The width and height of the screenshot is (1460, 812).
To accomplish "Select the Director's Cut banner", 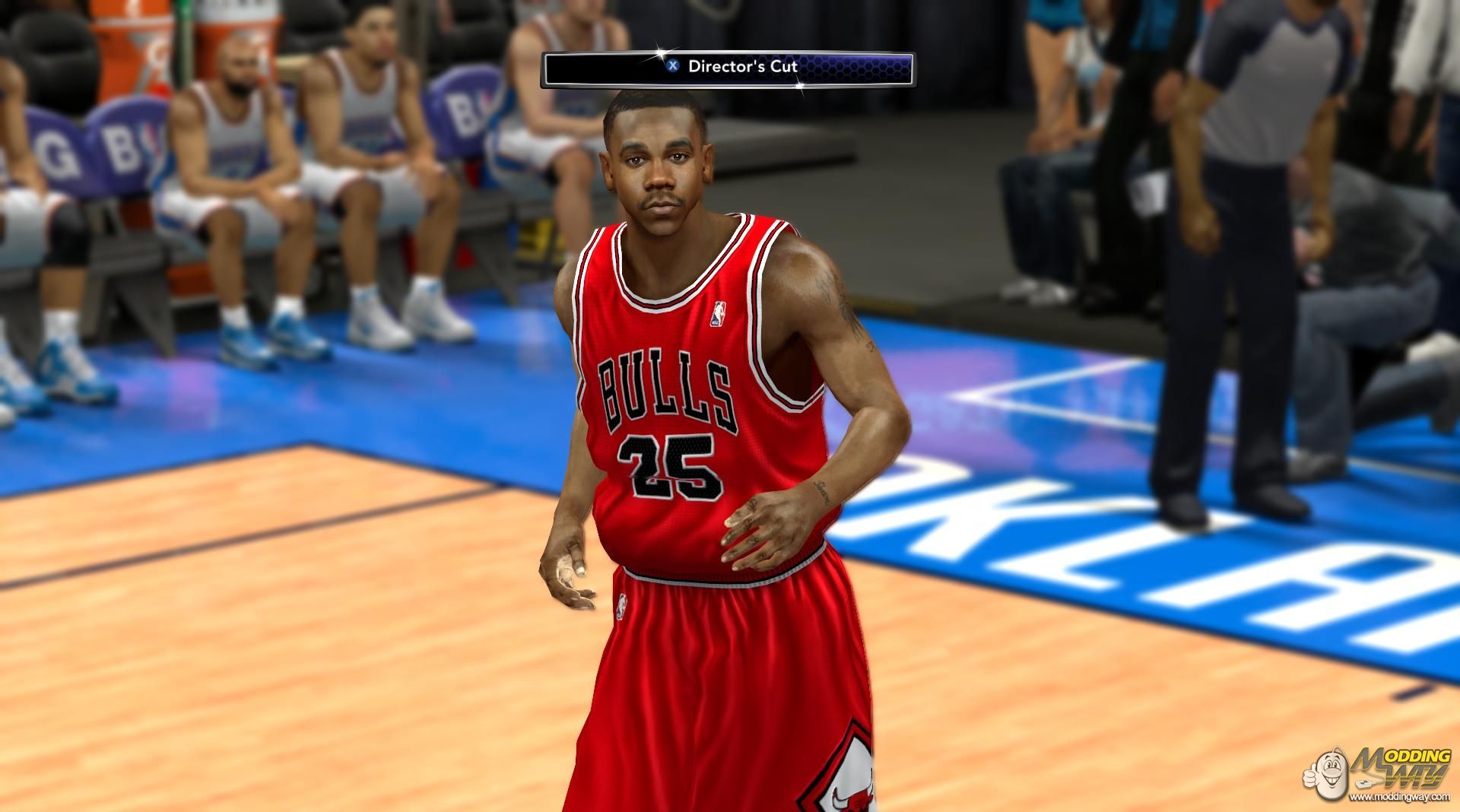I will tap(728, 68).
